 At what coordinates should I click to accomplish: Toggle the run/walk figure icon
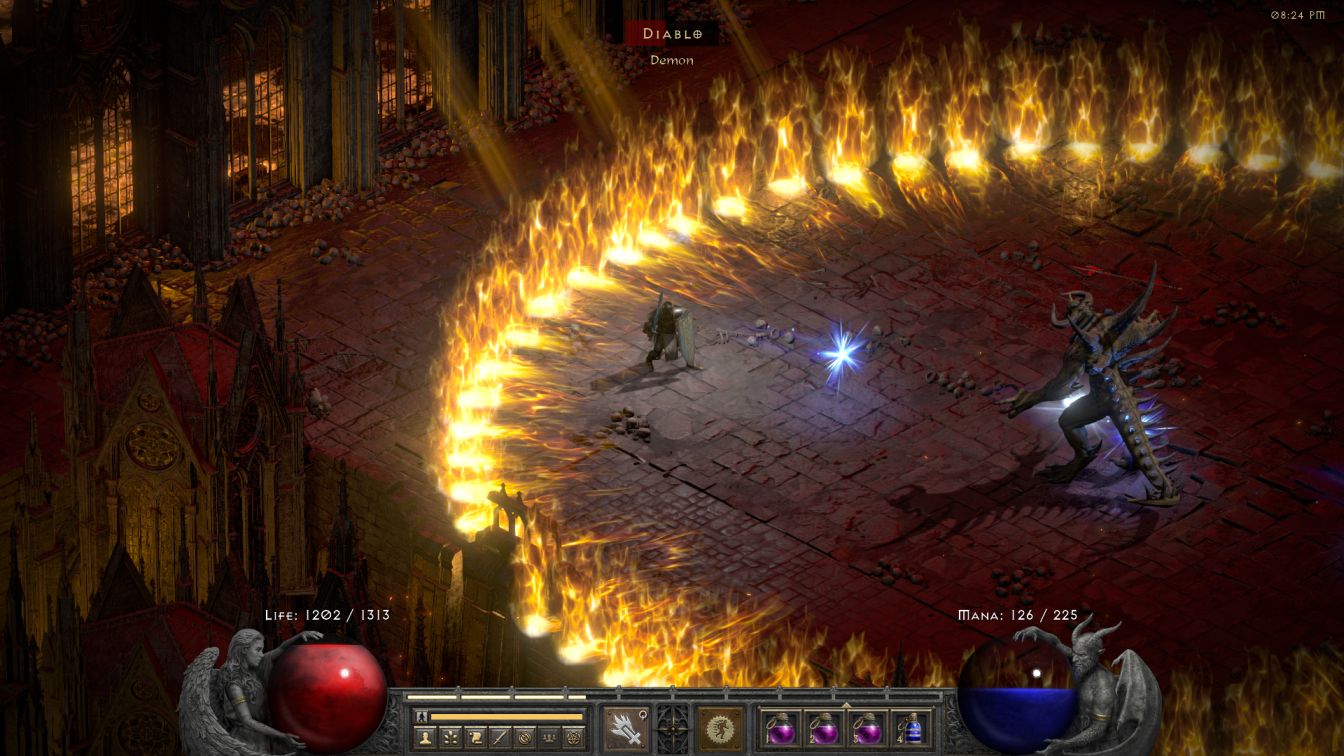click(421, 716)
